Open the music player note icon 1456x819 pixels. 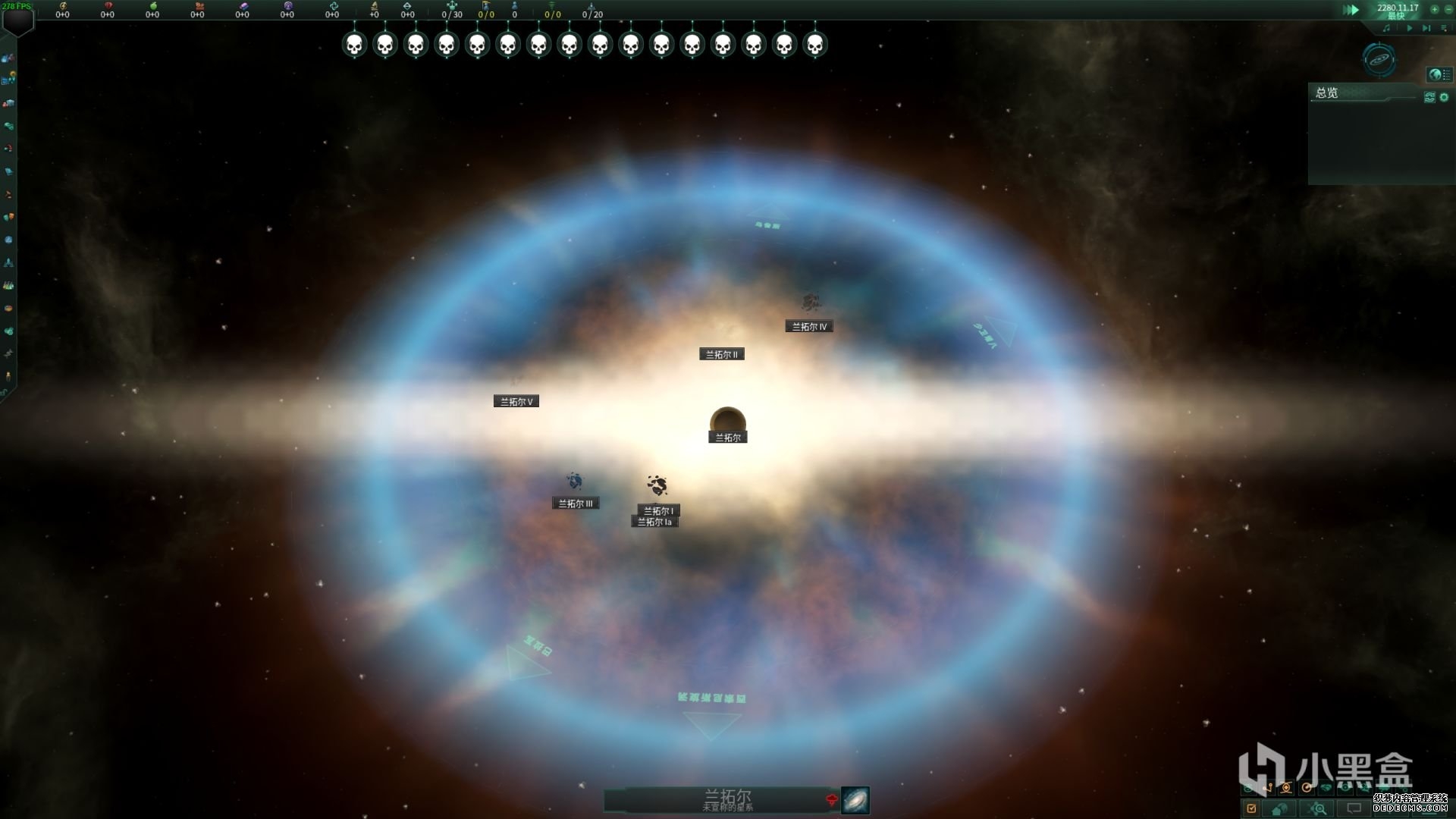[1387, 28]
